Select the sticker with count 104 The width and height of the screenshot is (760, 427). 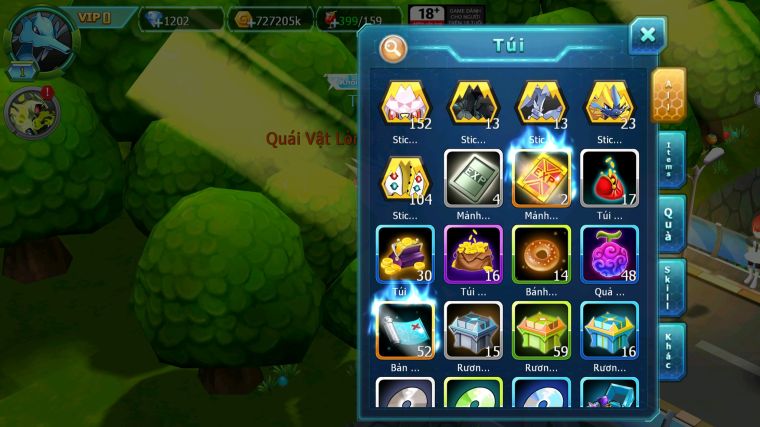405,179
